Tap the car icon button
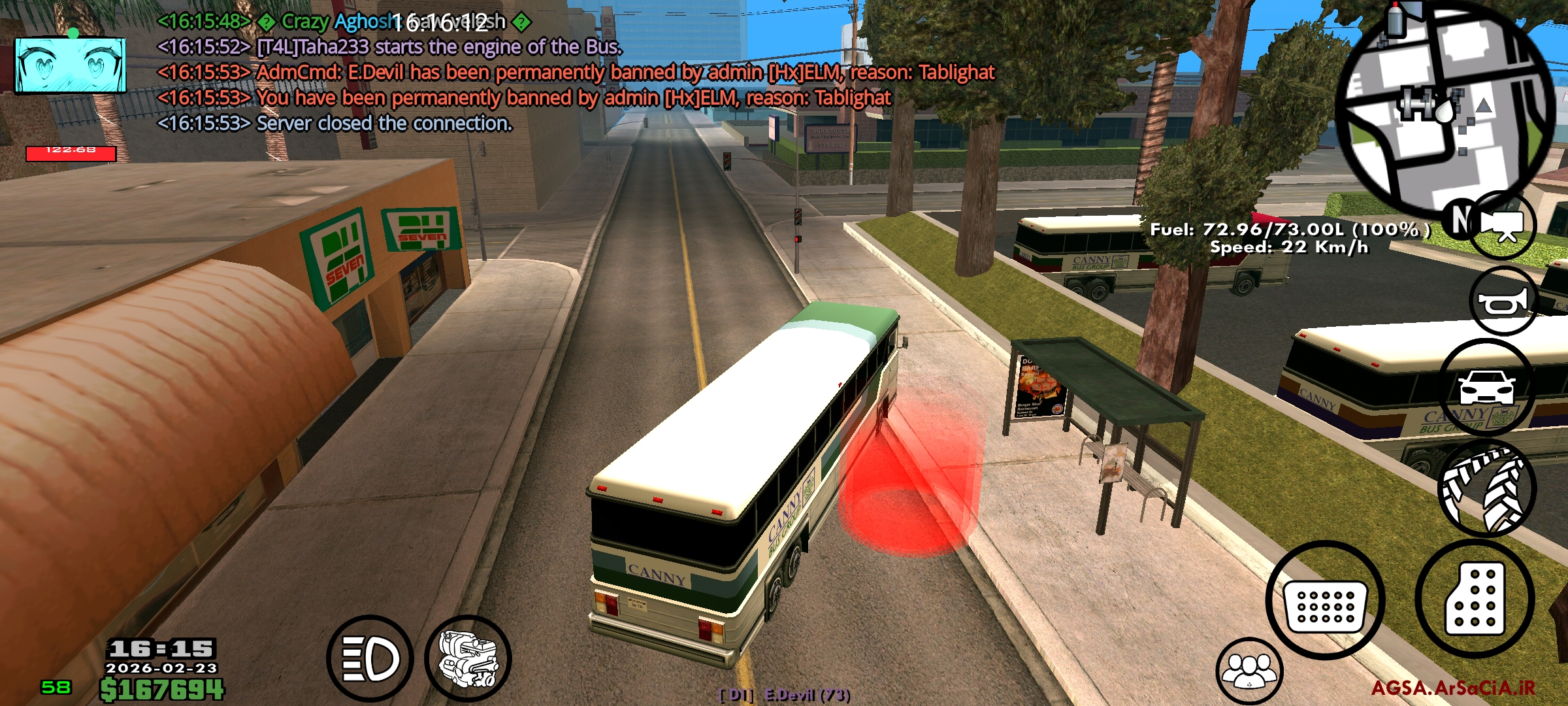The width and height of the screenshot is (1568, 706). [x=1486, y=387]
